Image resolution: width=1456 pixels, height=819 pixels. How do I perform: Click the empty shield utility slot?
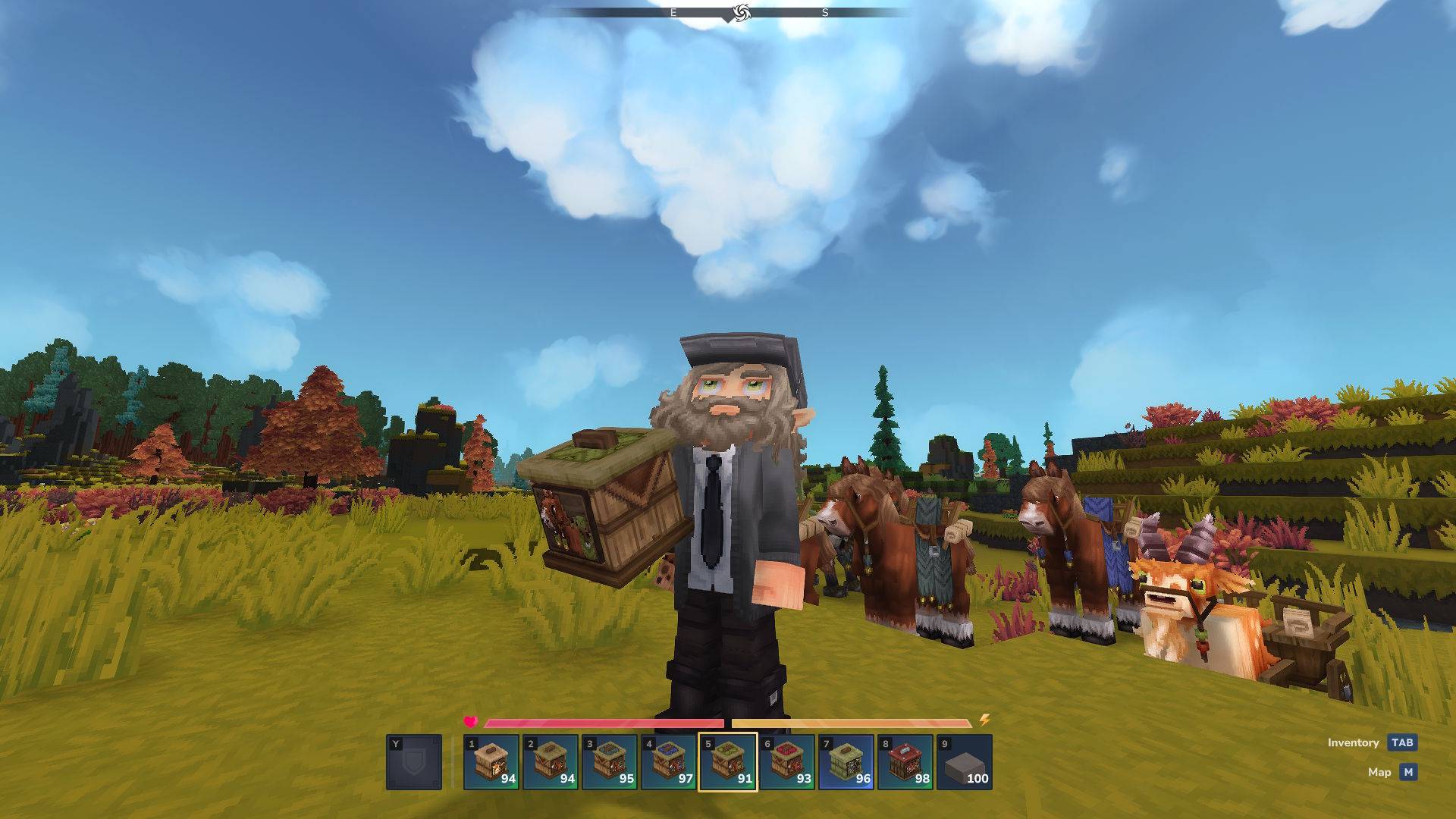click(x=414, y=762)
